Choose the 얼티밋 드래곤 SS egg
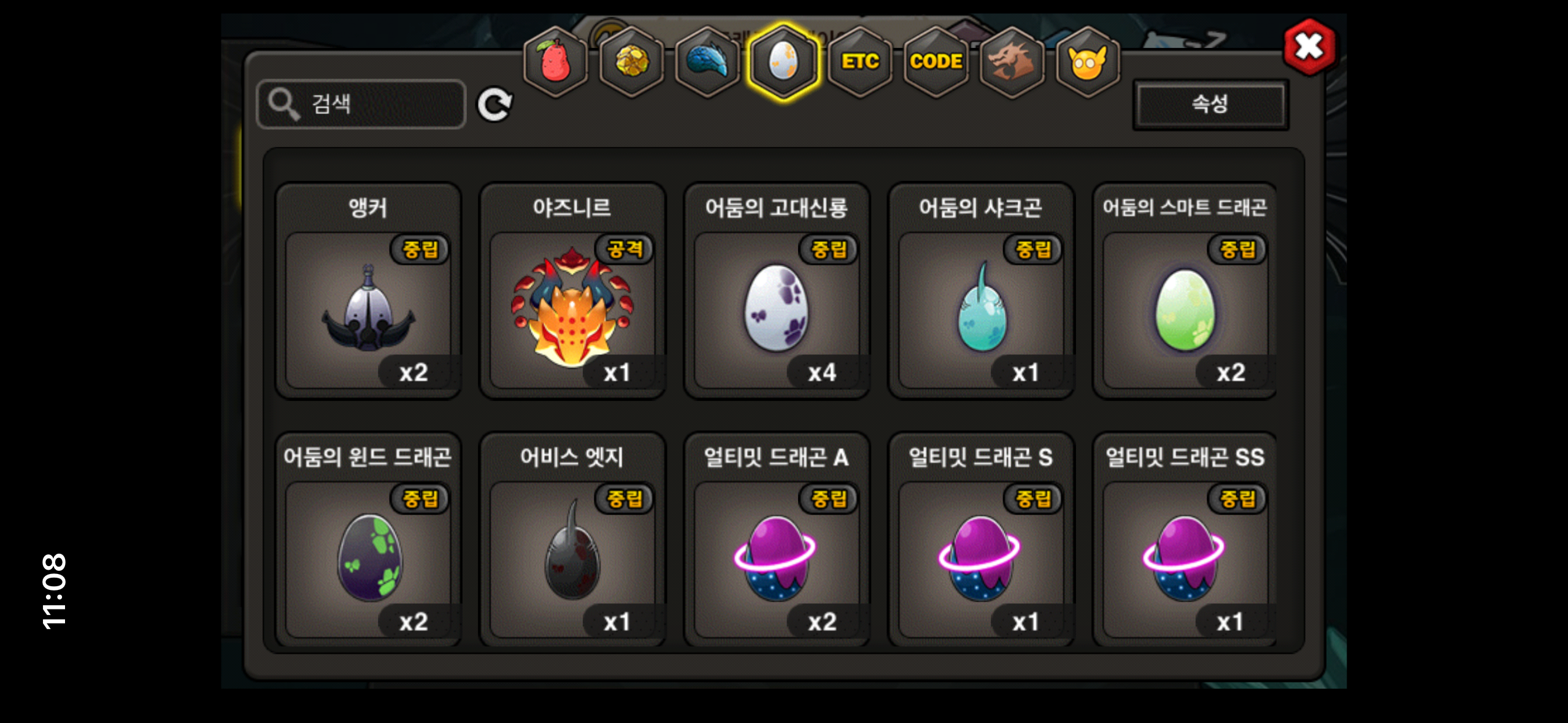1568x723 pixels. point(1185,558)
